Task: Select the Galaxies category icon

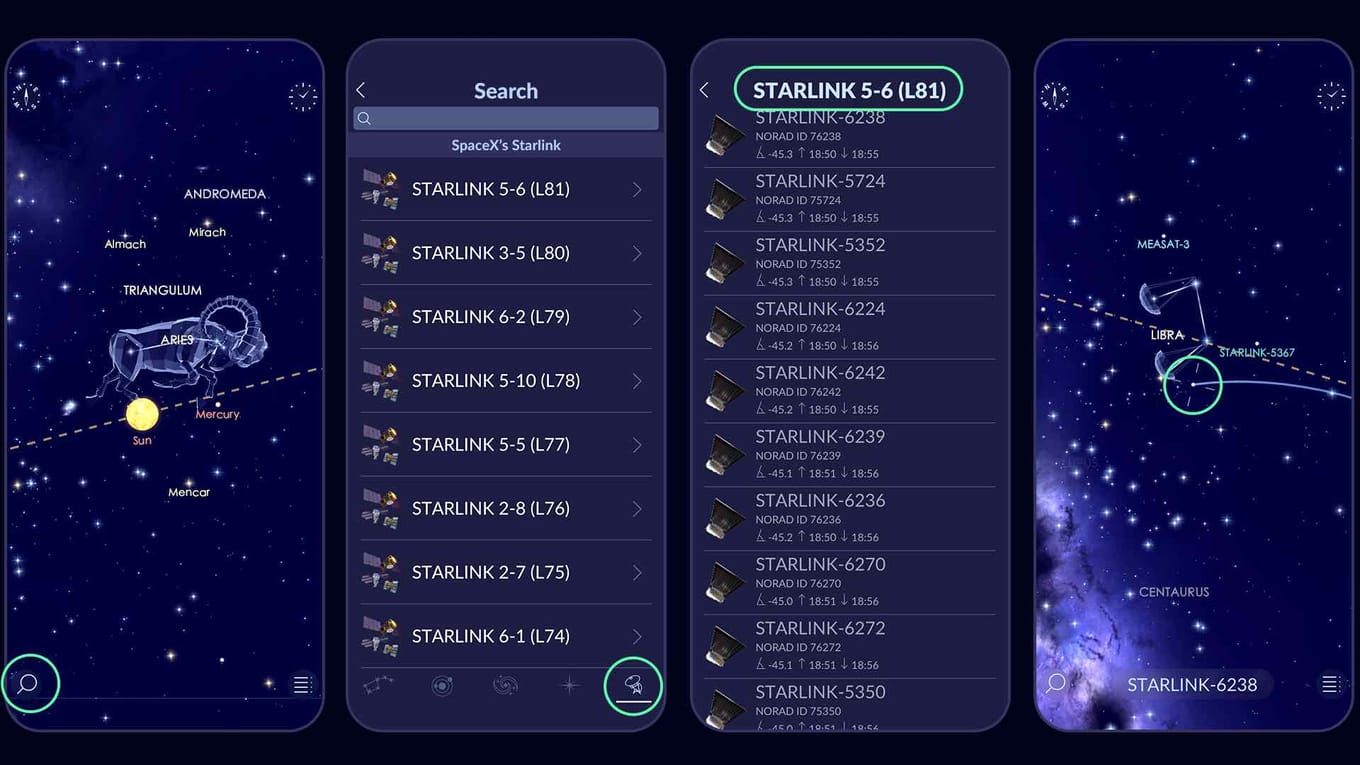Action: coord(505,685)
